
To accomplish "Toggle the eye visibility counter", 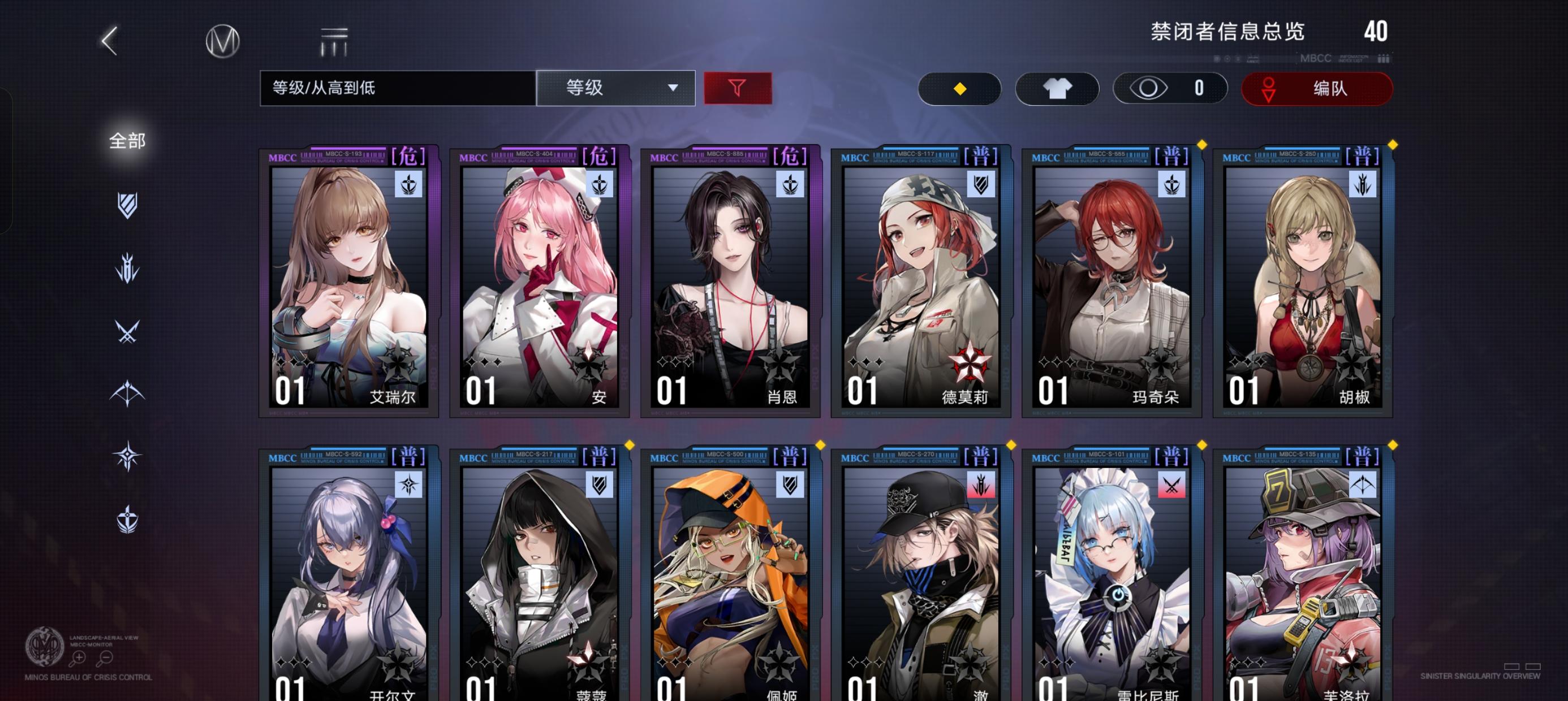I will 1169,88.
